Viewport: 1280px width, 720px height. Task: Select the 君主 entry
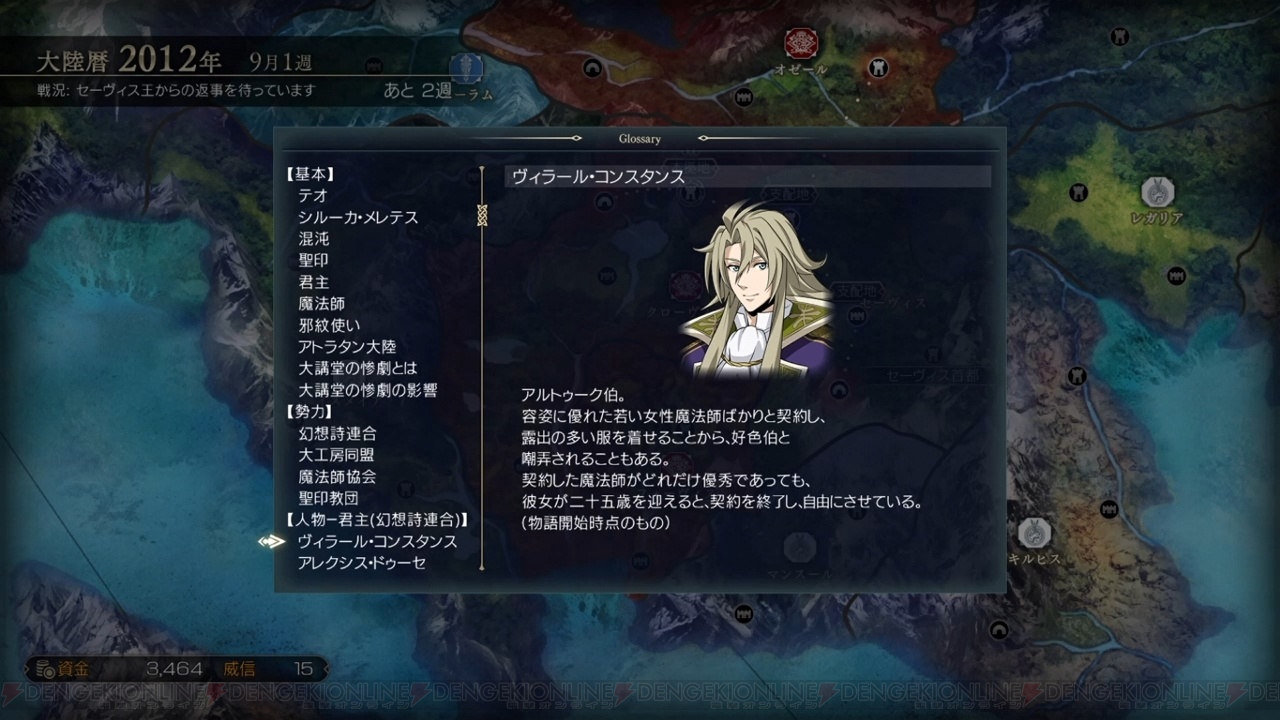[x=313, y=283]
